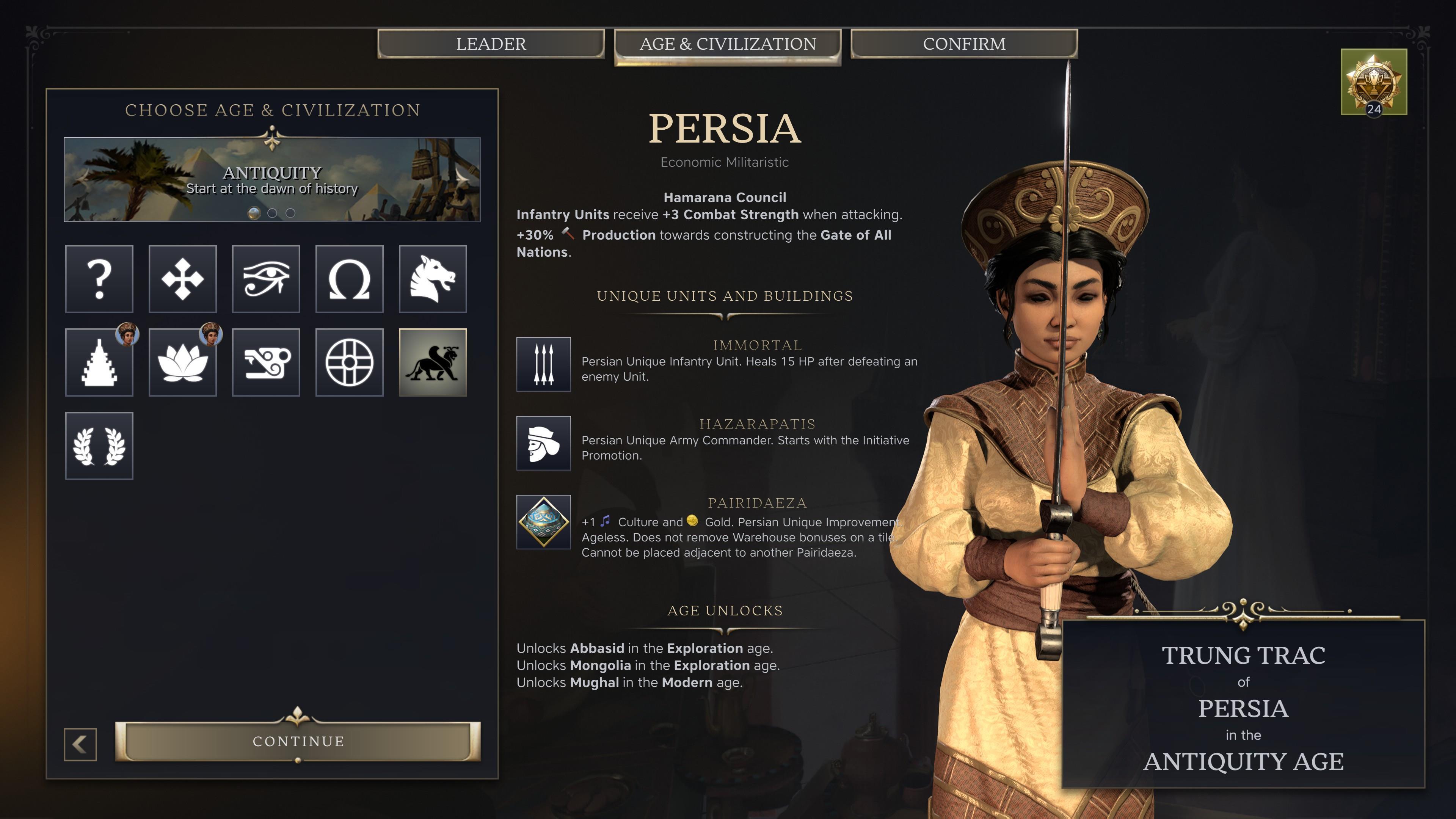Click the Continue button
This screenshot has height=819, width=1456.
298,741
